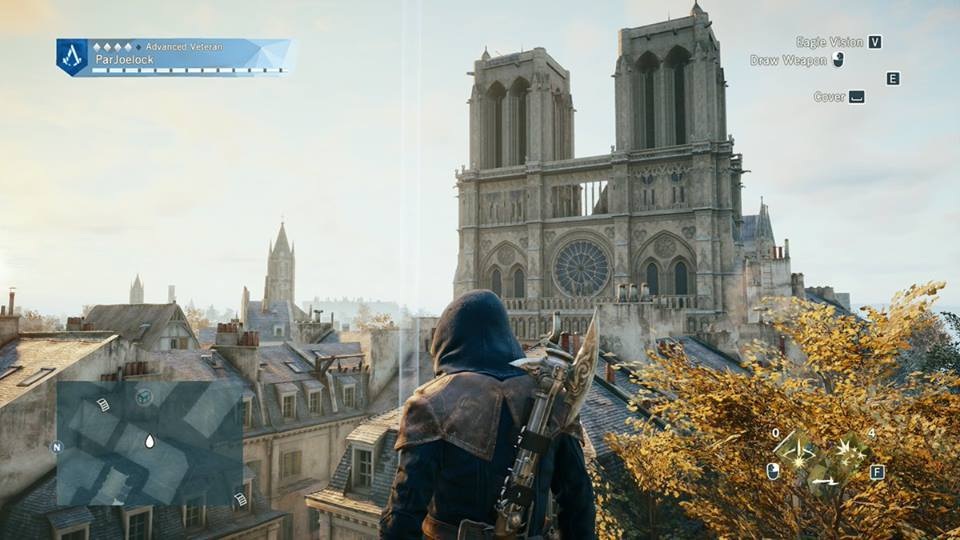Click the north compass indicator beside the minimap
Viewport: 960px width, 540px height.
(x=56, y=447)
